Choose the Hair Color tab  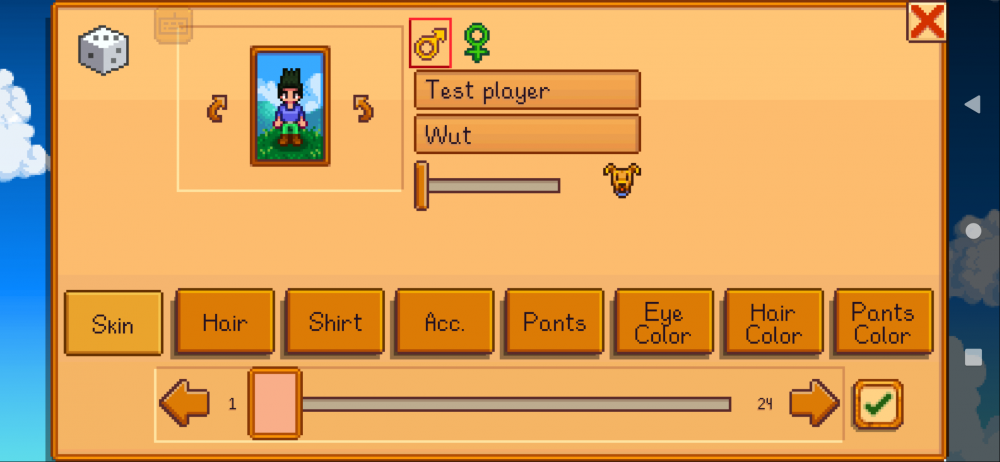pyautogui.click(x=774, y=322)
